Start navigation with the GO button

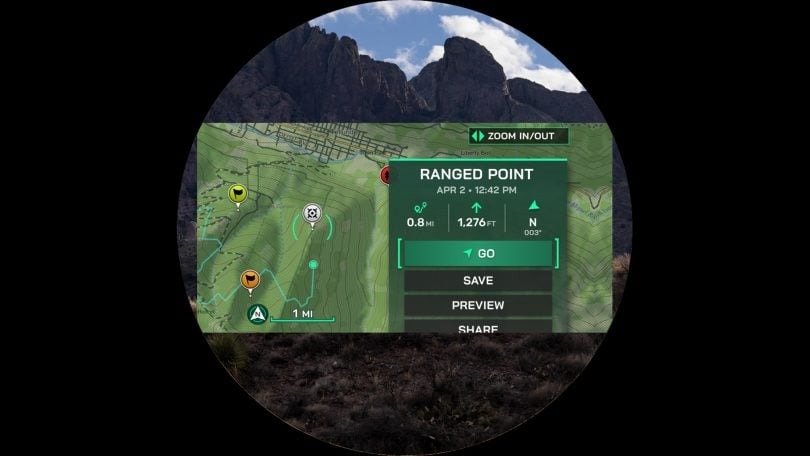coord(477,254)
